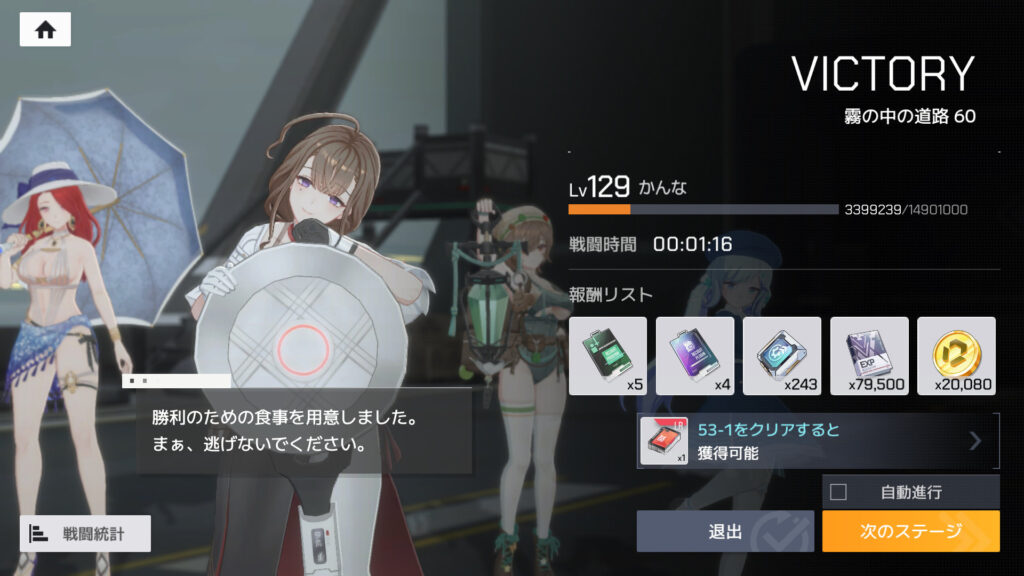Open the 53-1 clear reward banner
The height and width of the screenshot is (576, 1024).
click(817, 441)
